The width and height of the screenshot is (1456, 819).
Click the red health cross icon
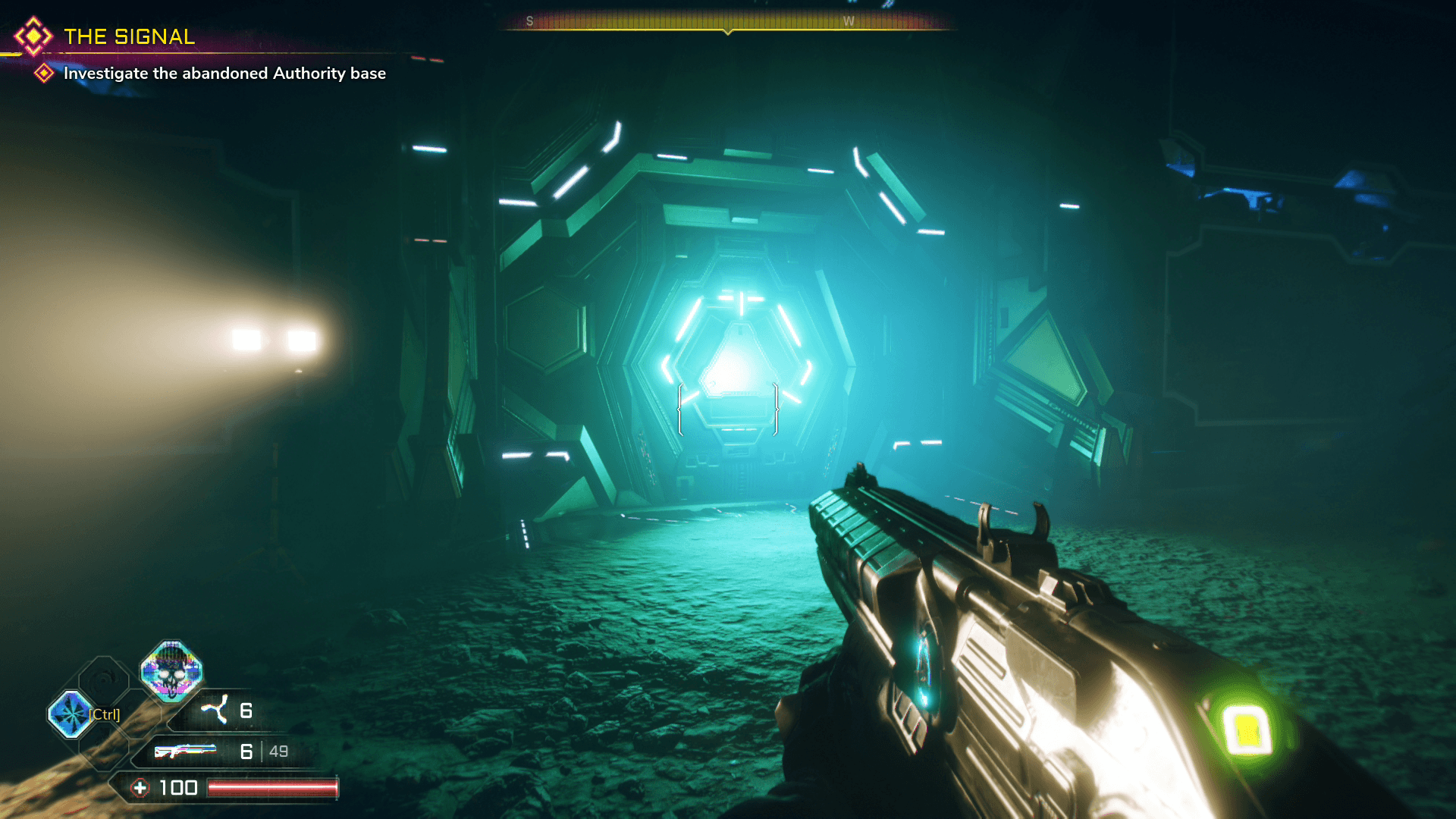pos(140,787)
